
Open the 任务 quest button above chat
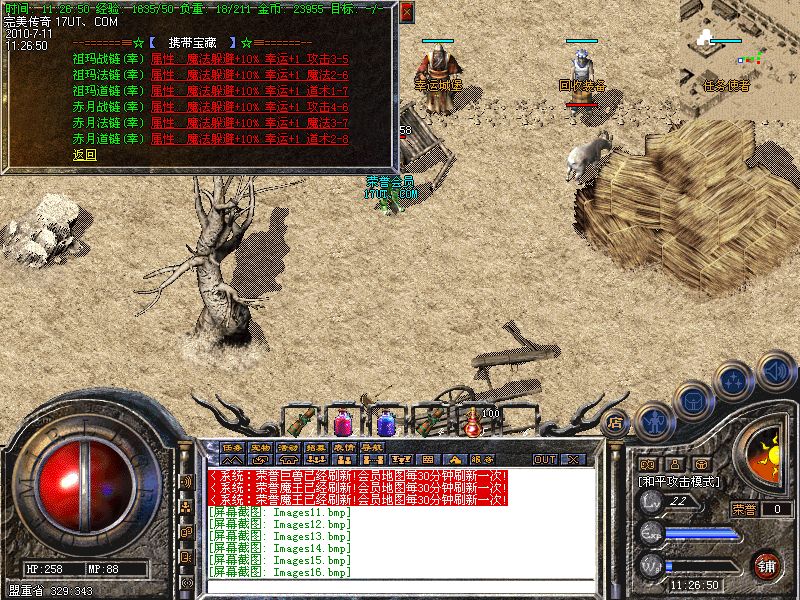pyautogui.click(x=233, y=447)
